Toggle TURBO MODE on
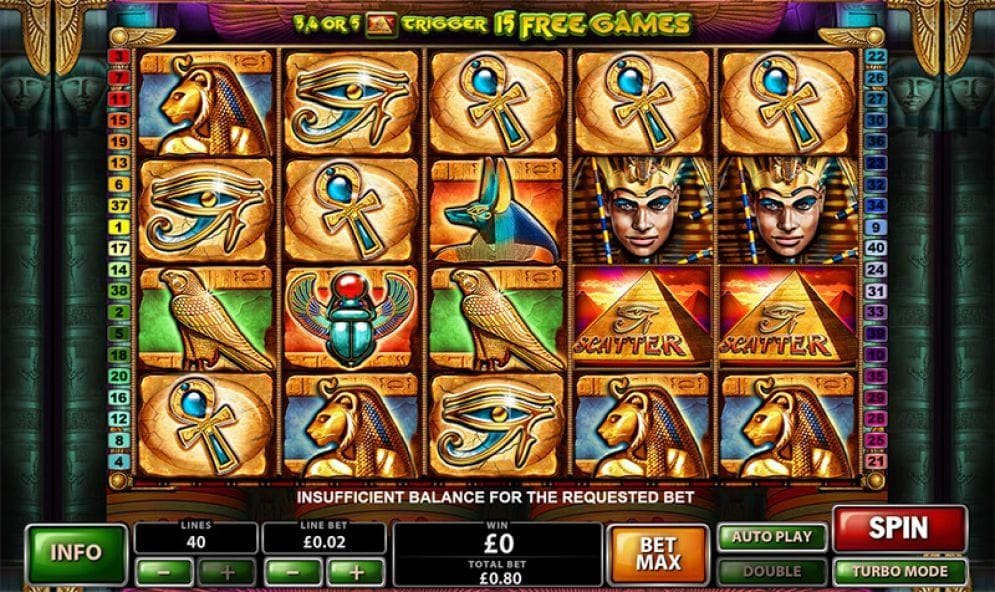The width and height of the screenshot is (995, 592). pyautogui.click(x=899, y=572)
